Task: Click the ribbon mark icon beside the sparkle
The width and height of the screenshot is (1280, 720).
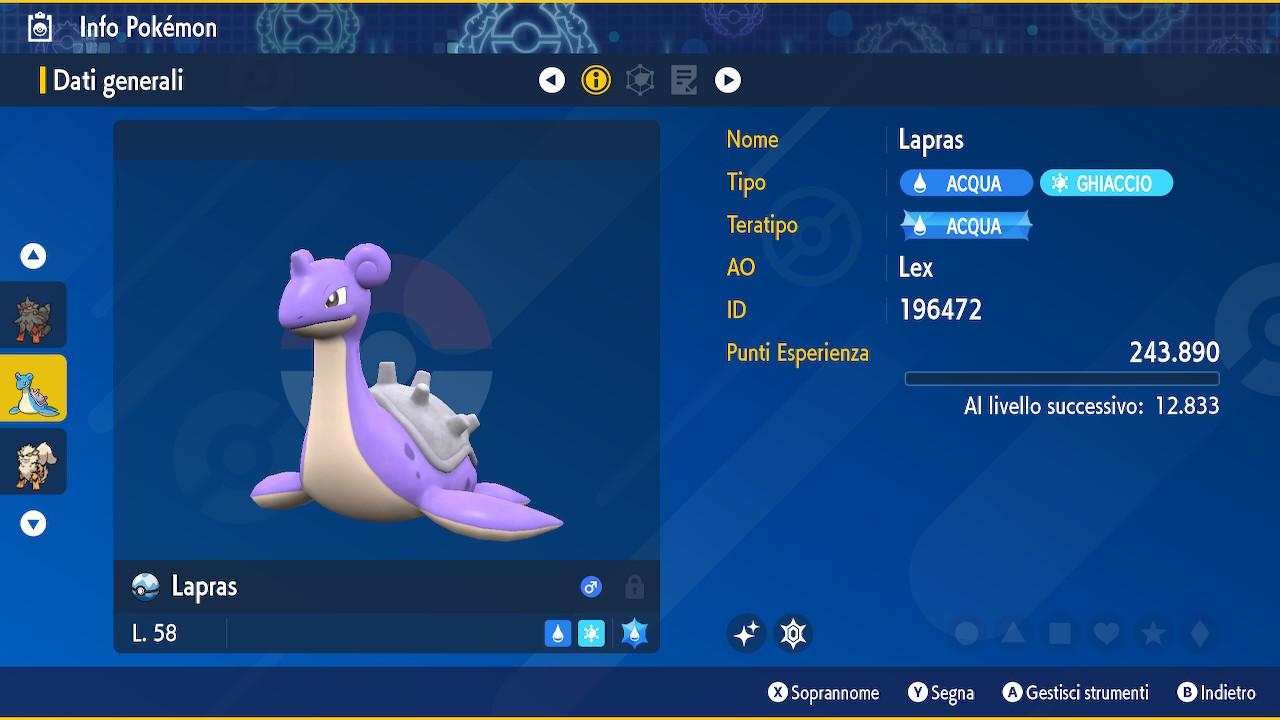Action: [793, 633]
